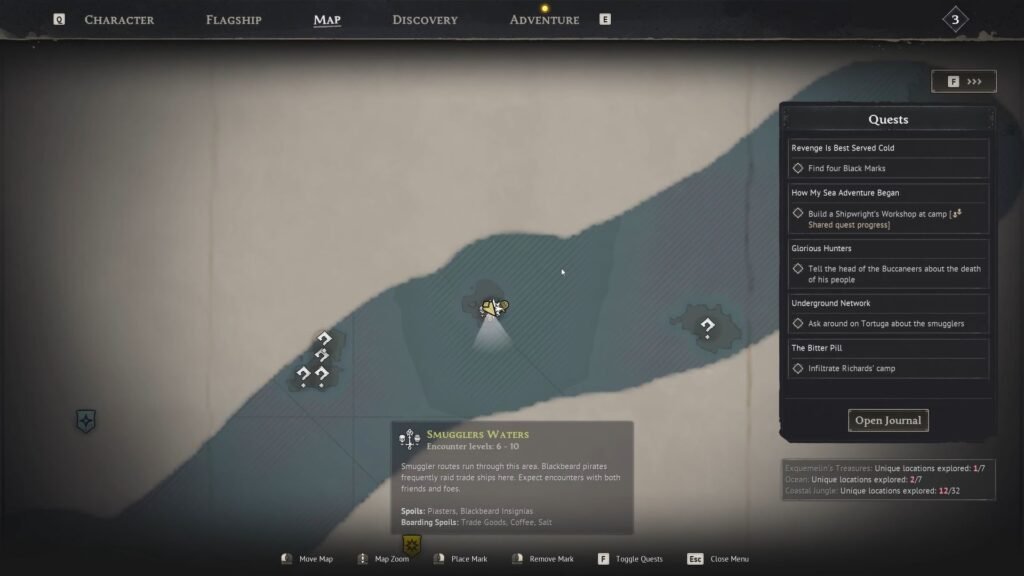Image resolution: width=1024 pixels, height=576 pixels.
Task: Select the Map tab
Action: point(327,20)
